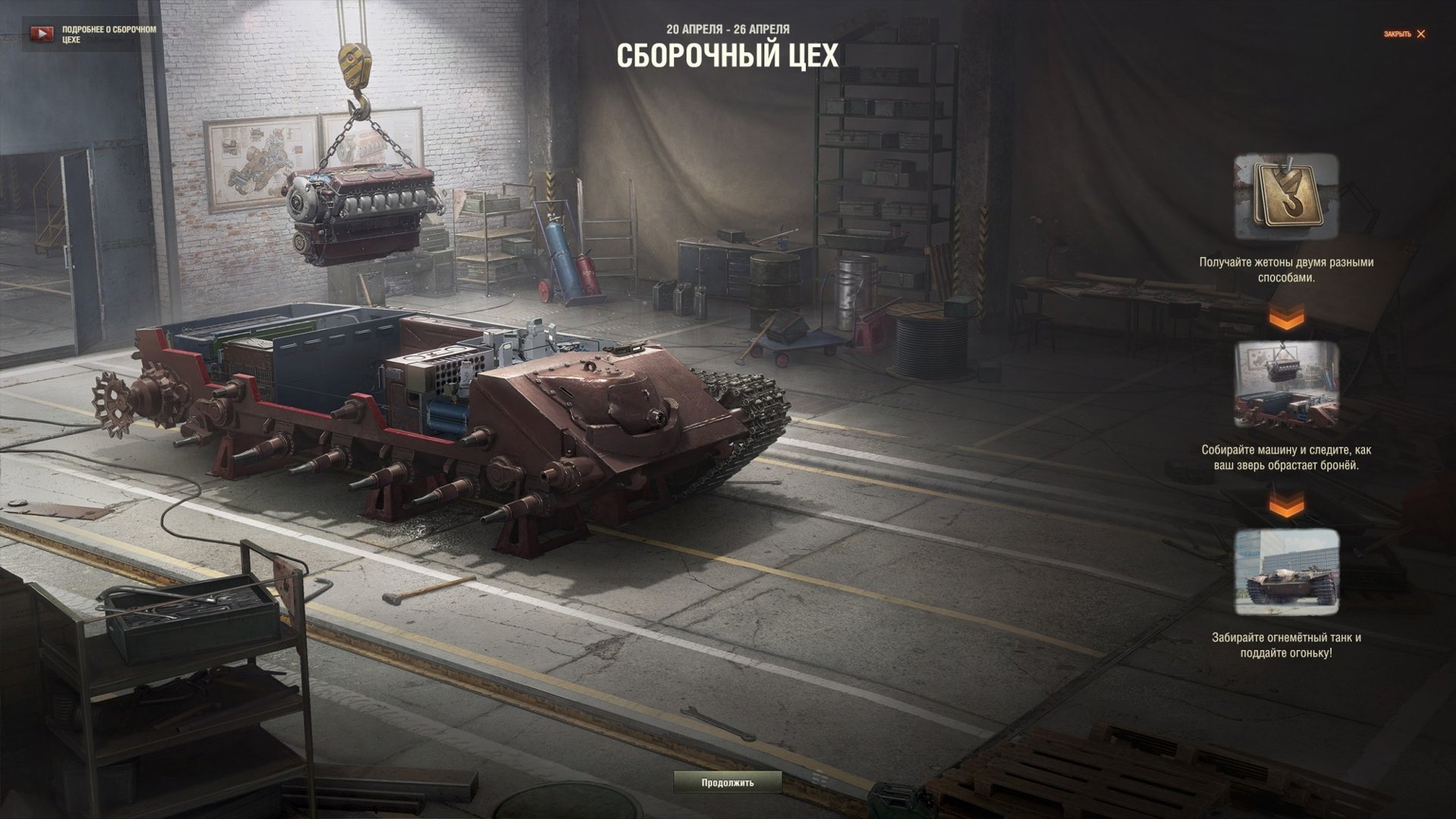Select the flamethrower tank thumbnail
This screenshot has height=819, width=1456.
click(1286, 572)
